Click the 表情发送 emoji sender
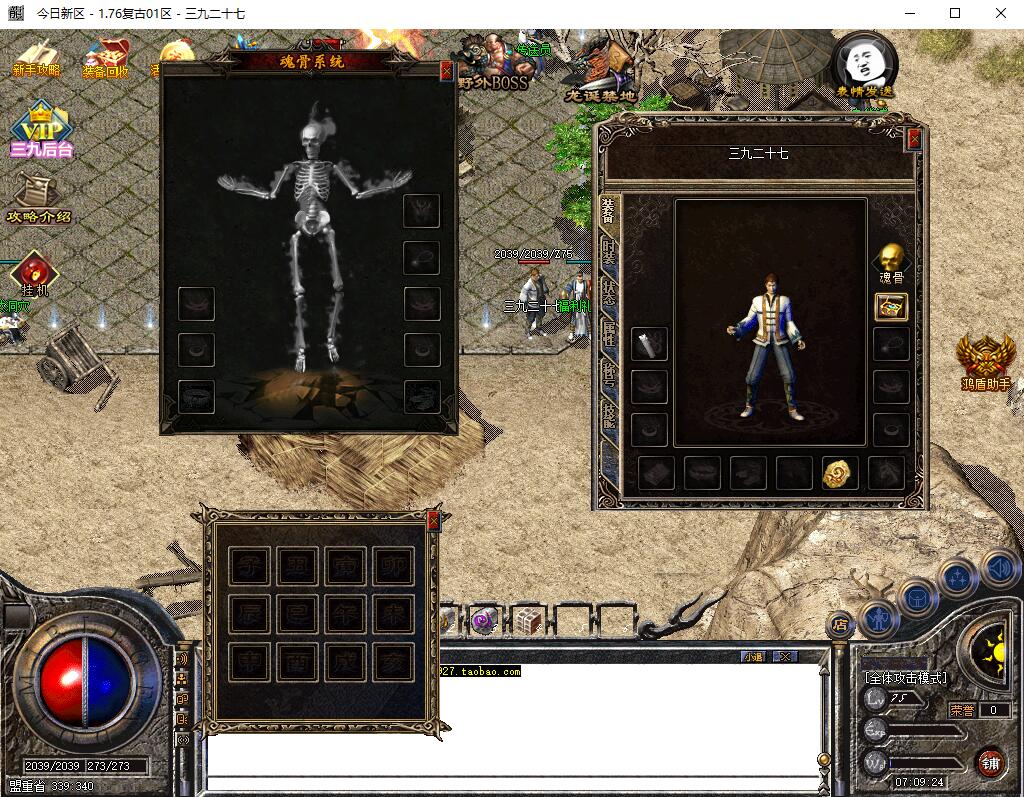Image resolution: width=1024 pixels, height=797 pixels. pos(865,65)
